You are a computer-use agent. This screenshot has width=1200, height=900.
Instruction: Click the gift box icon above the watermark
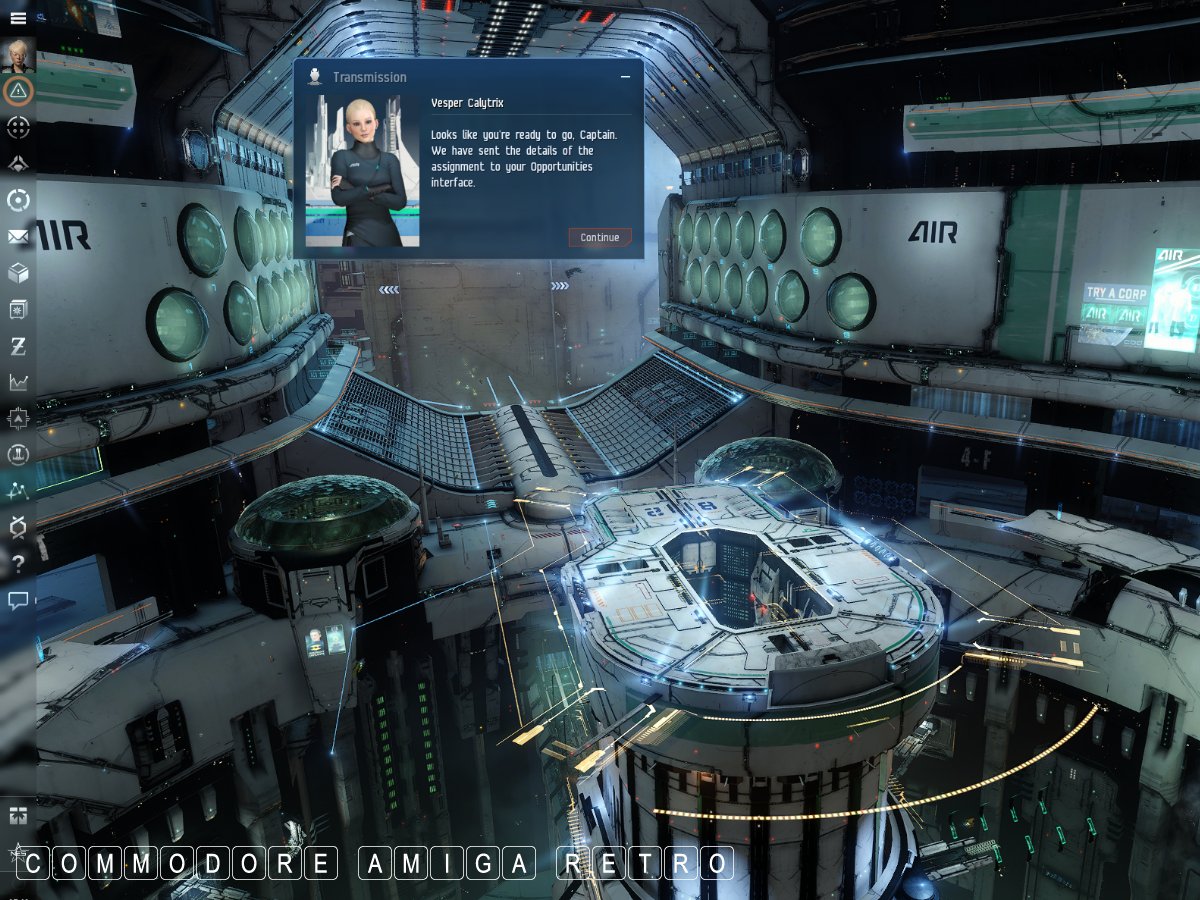tap(18, 815)
